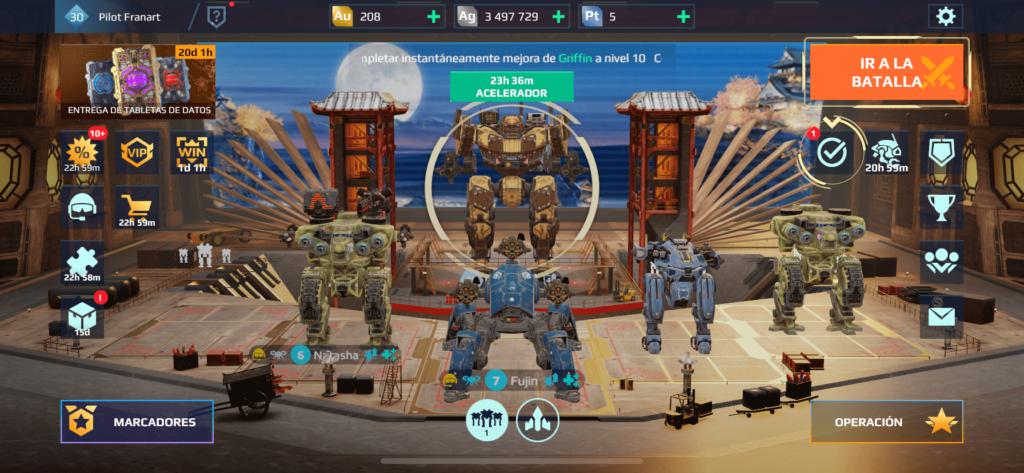The image size is (1024, 473).
Task: Open the question mark shield icon
Action: [217, 16]
